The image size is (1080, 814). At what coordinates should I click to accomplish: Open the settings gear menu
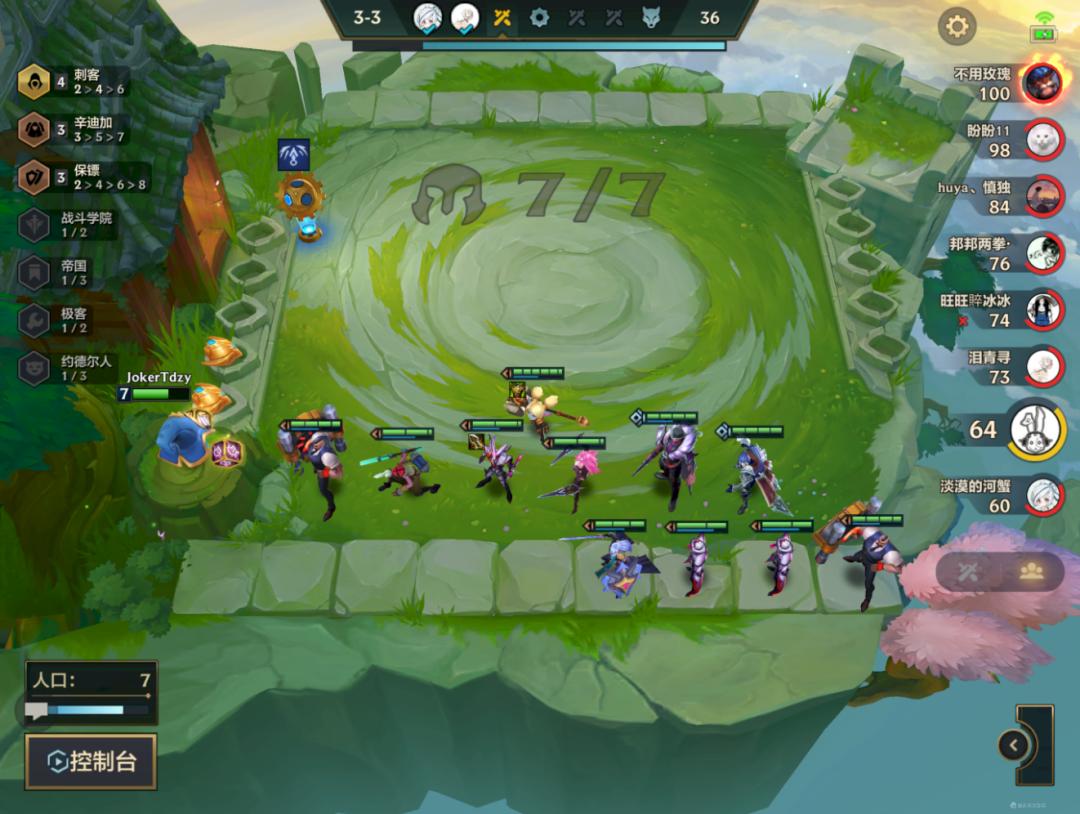957,26
